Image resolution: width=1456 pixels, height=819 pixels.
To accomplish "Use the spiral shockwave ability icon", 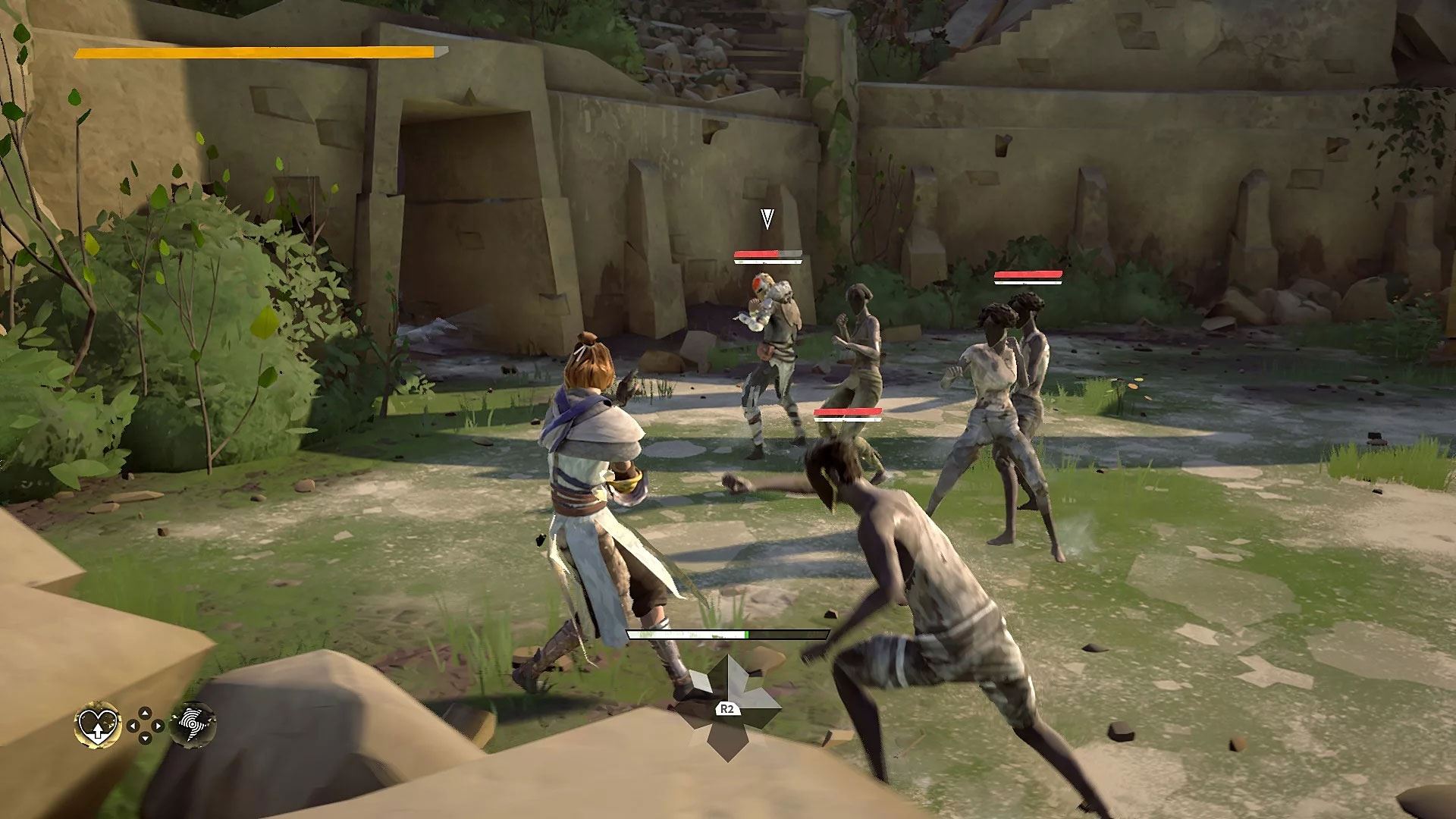I will [193, 726].
